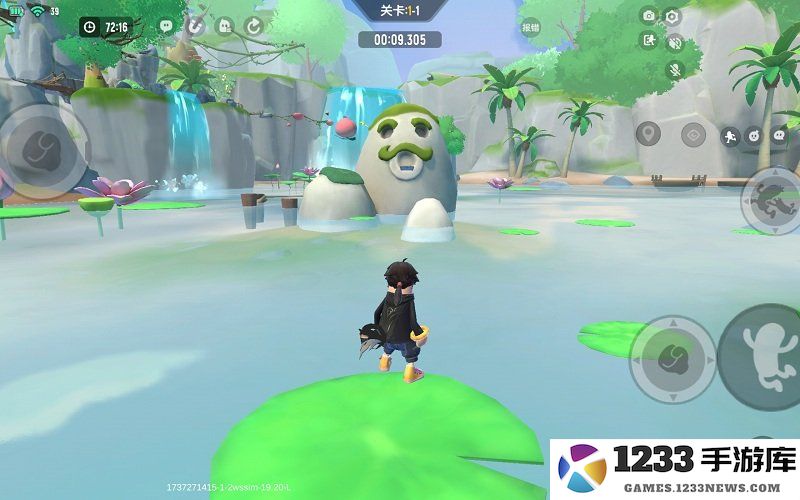Open the camera screenshot function

pos(649,16)
